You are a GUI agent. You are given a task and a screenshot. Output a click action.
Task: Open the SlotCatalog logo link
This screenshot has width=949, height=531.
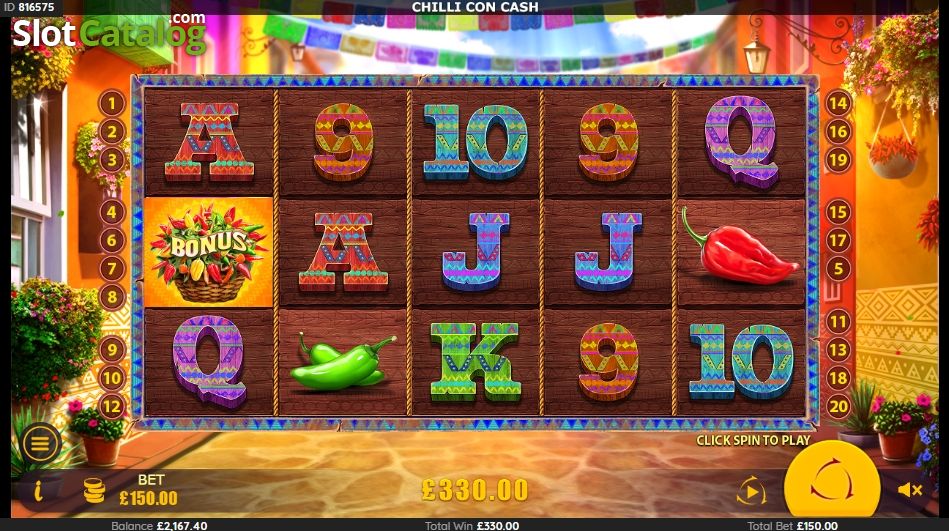click(x=108, y=35)
